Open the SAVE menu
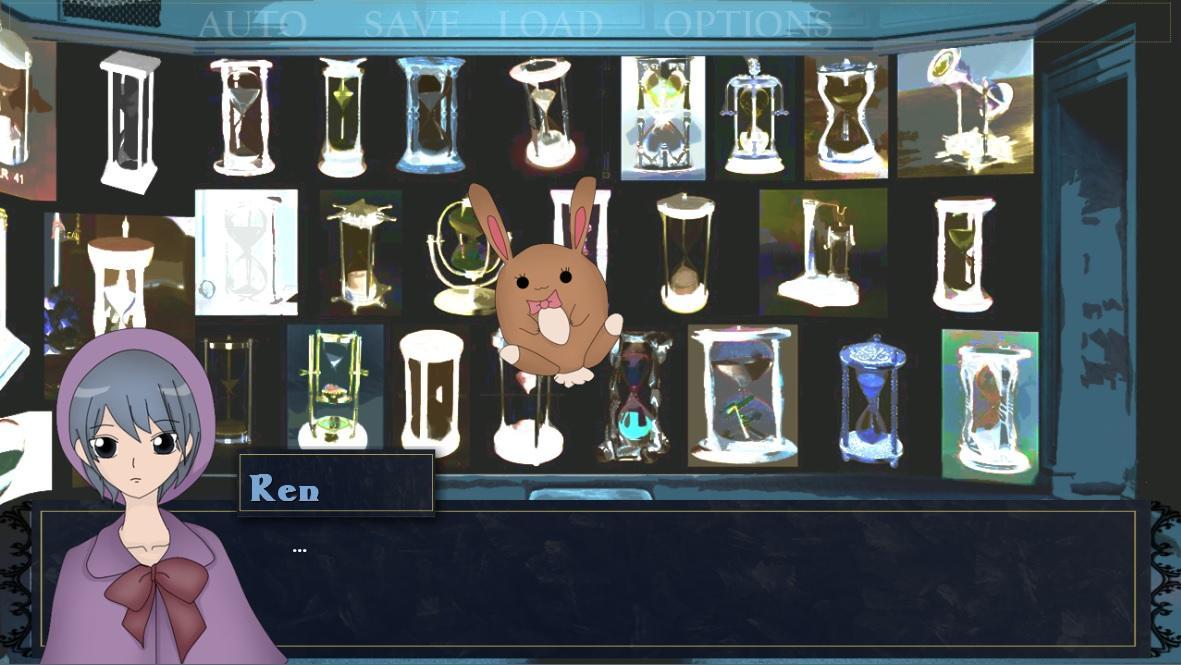1181x665 pixels. click(x=411, y=24)
